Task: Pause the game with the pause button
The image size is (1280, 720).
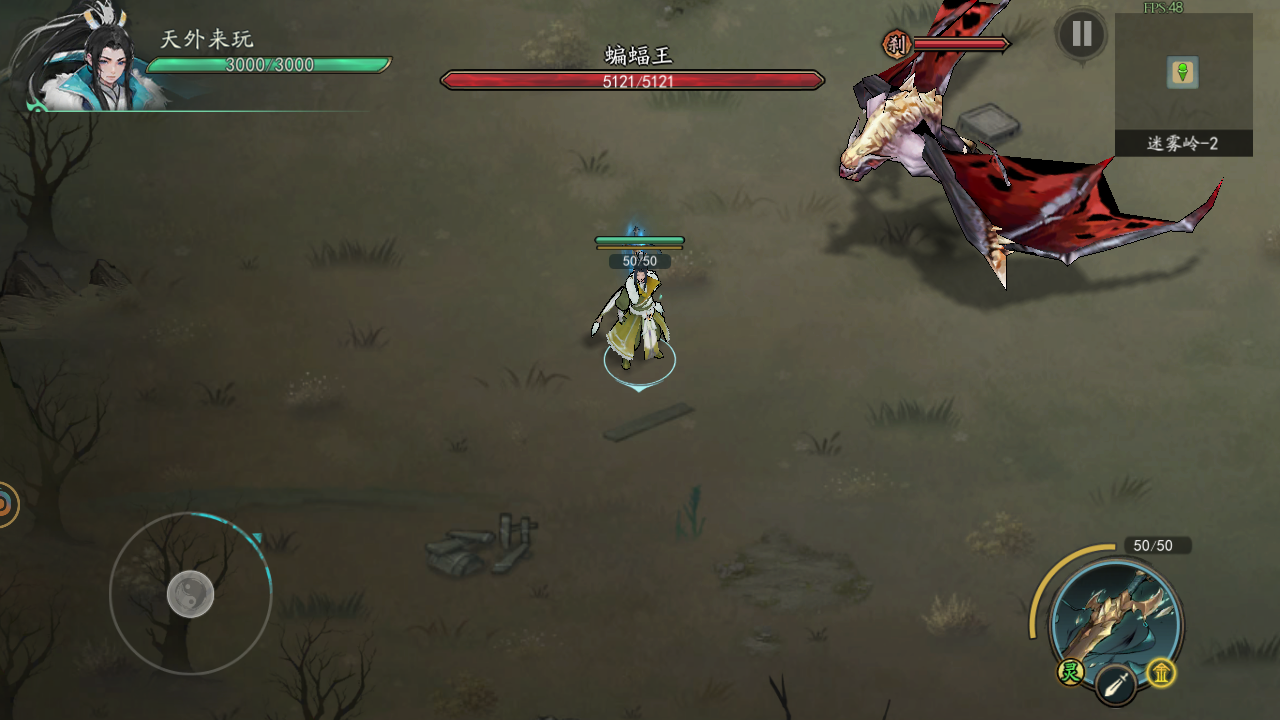Action: [1081, 35]
